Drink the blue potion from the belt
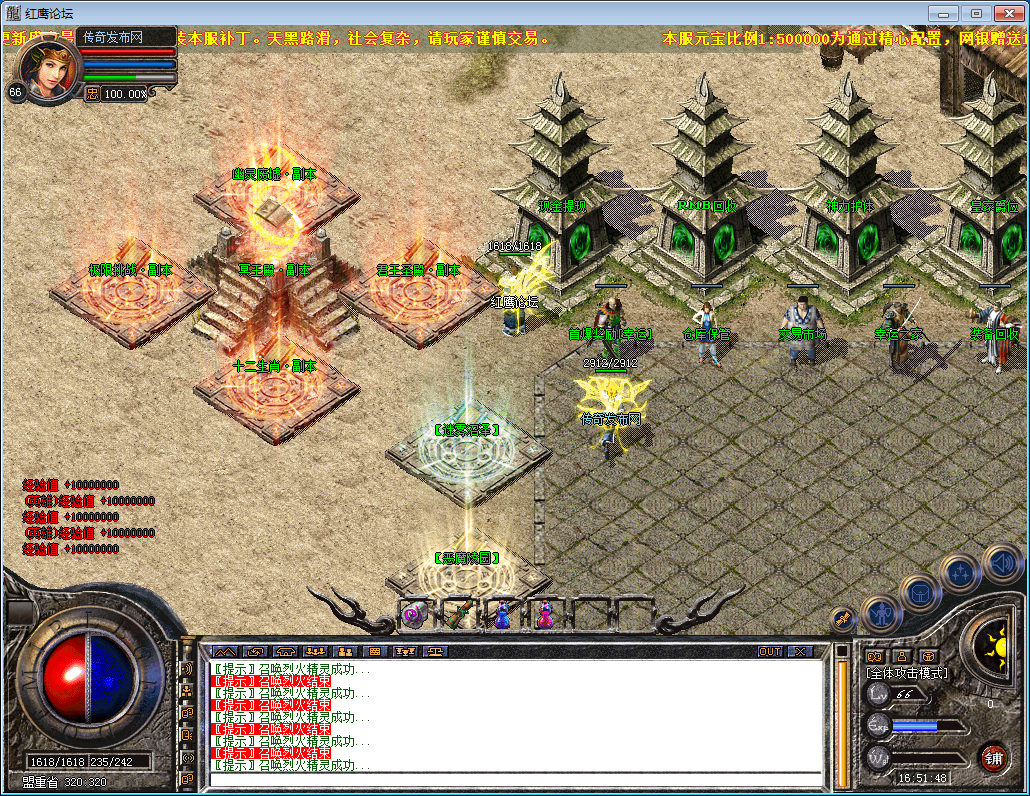Screen dimensions: 1030x796 click(x=502, y=614)
